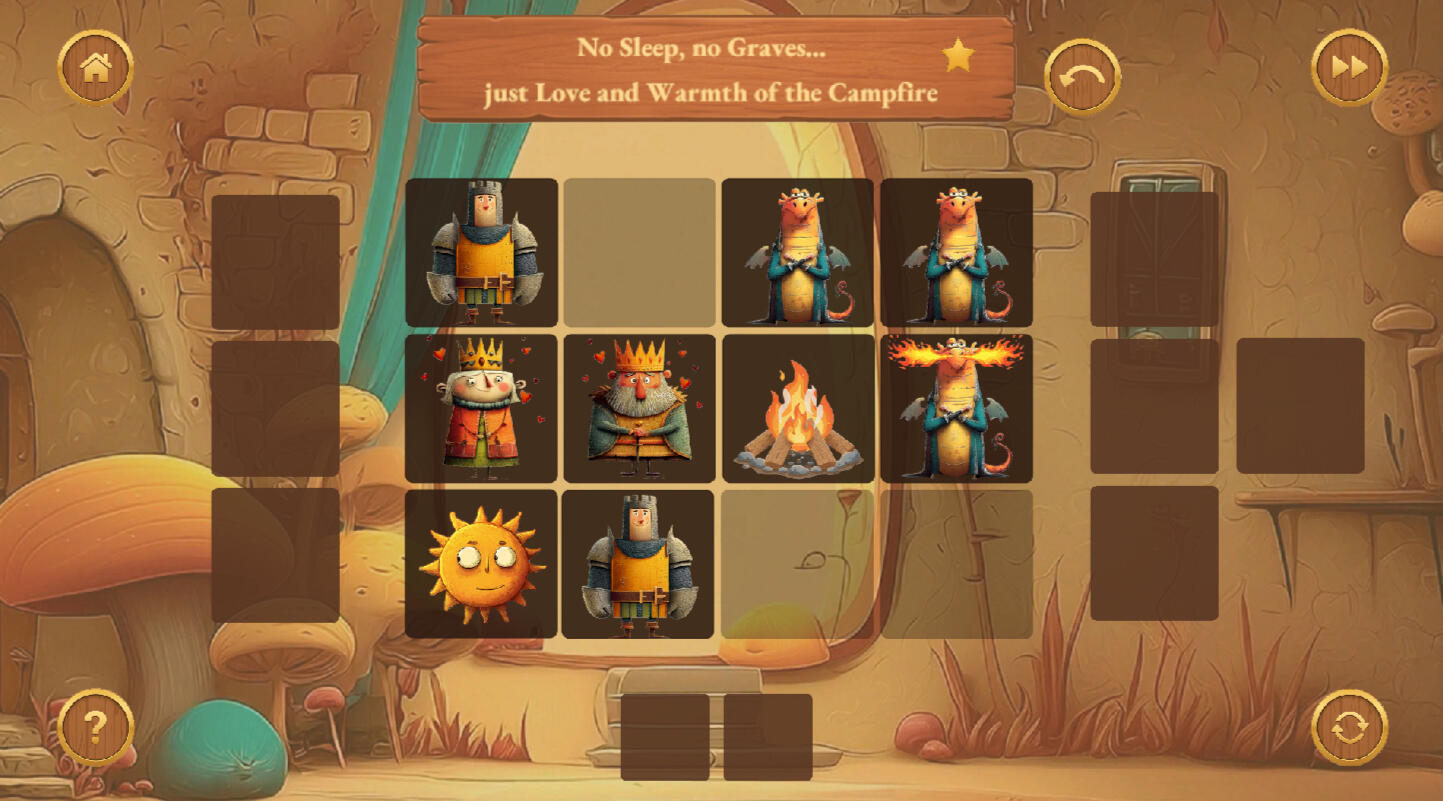
Task: Click the smiling sun tile
Action: coord(481,564)
